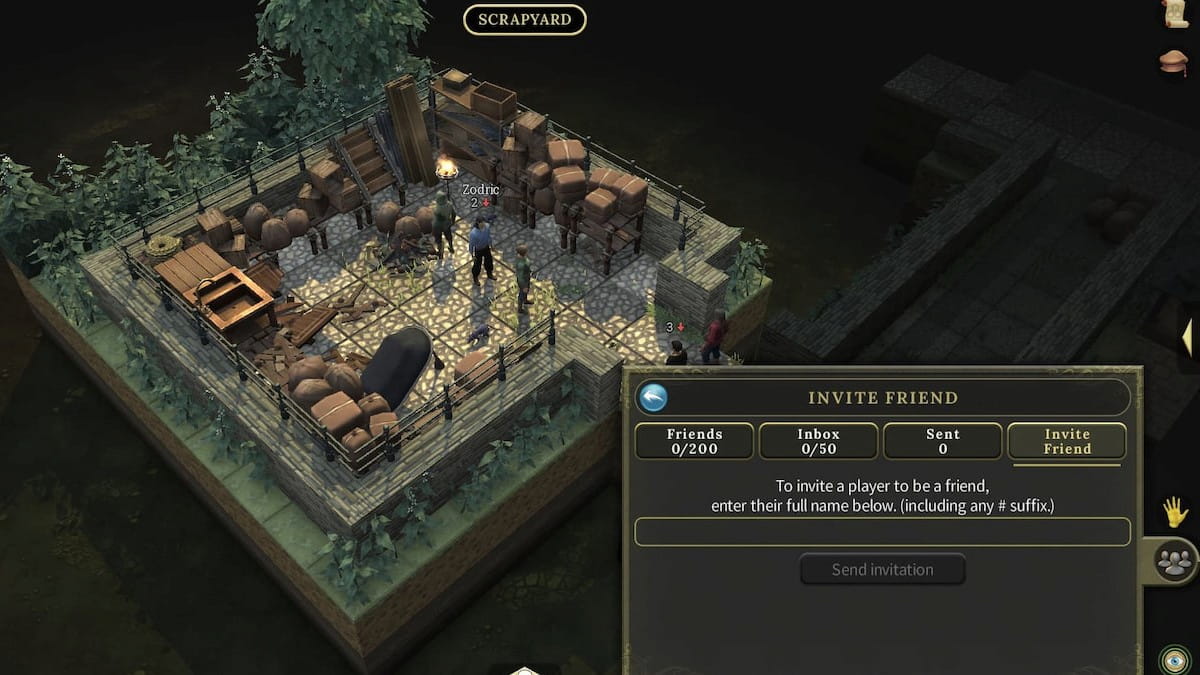1200x675 pixels.
Task: Open the parchment scroll icon
Action: tap(1176, 13)
